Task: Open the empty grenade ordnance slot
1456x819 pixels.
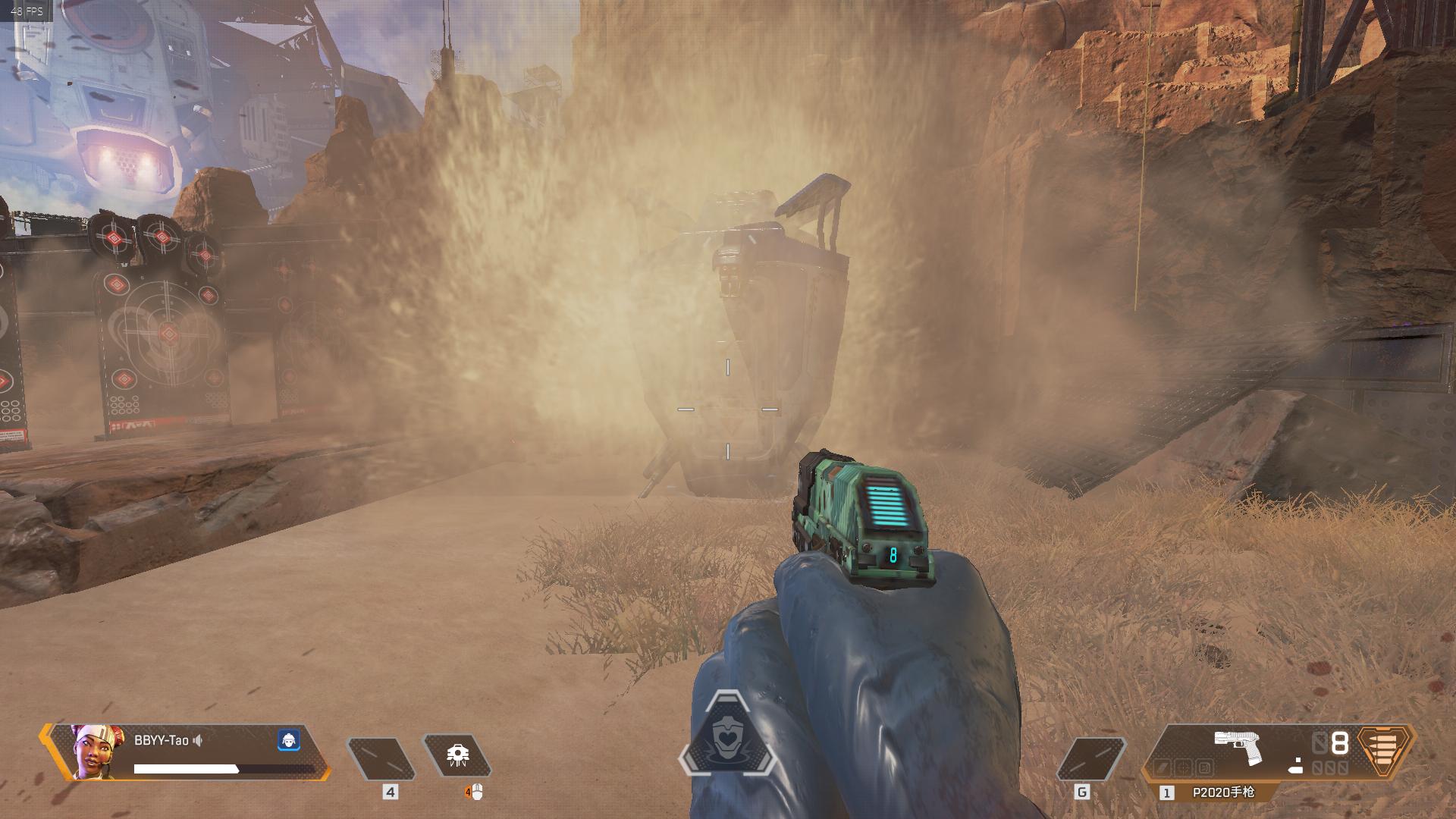Action: (1091, 758)
